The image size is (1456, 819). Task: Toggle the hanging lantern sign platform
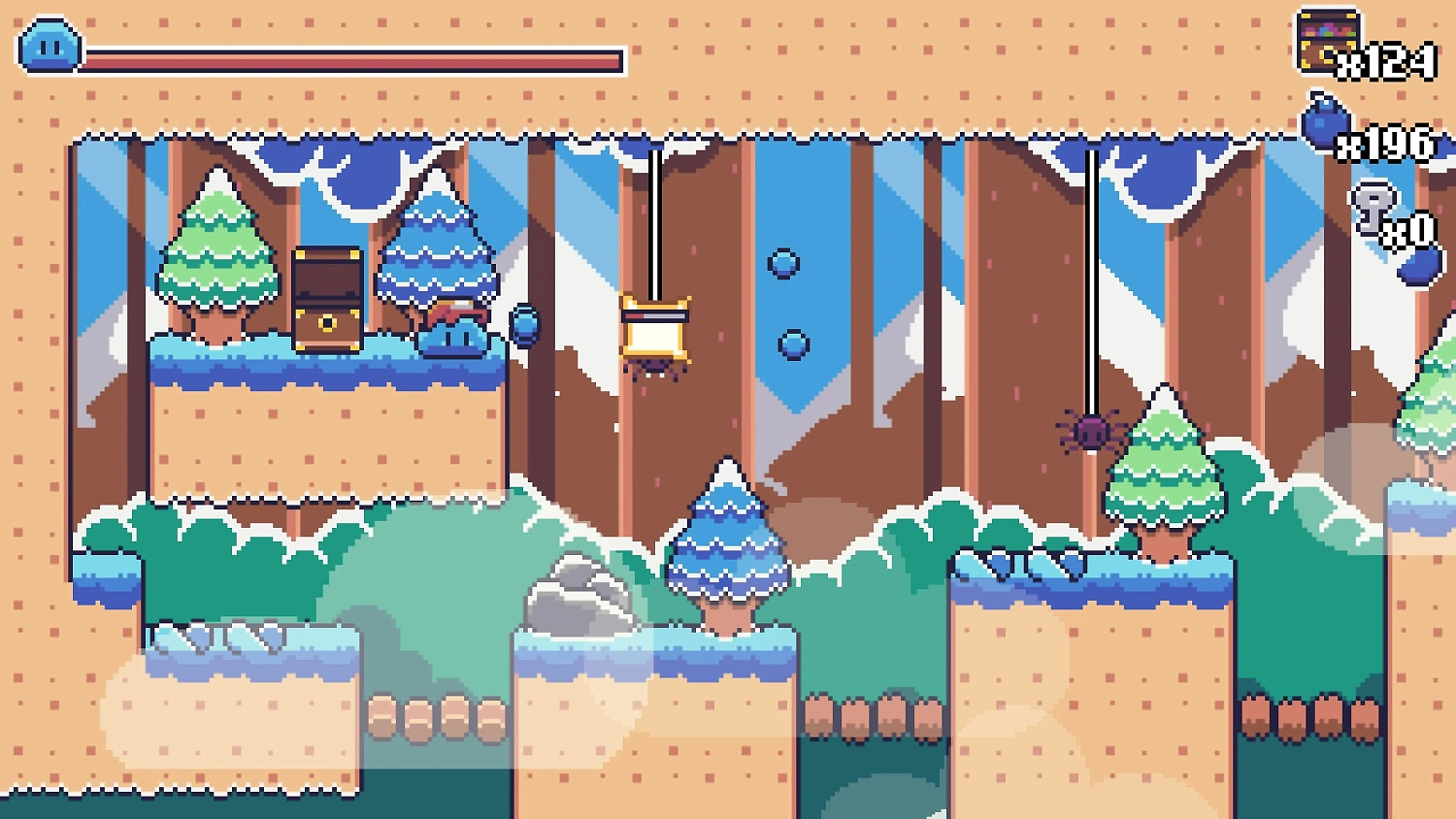(655, 330)
